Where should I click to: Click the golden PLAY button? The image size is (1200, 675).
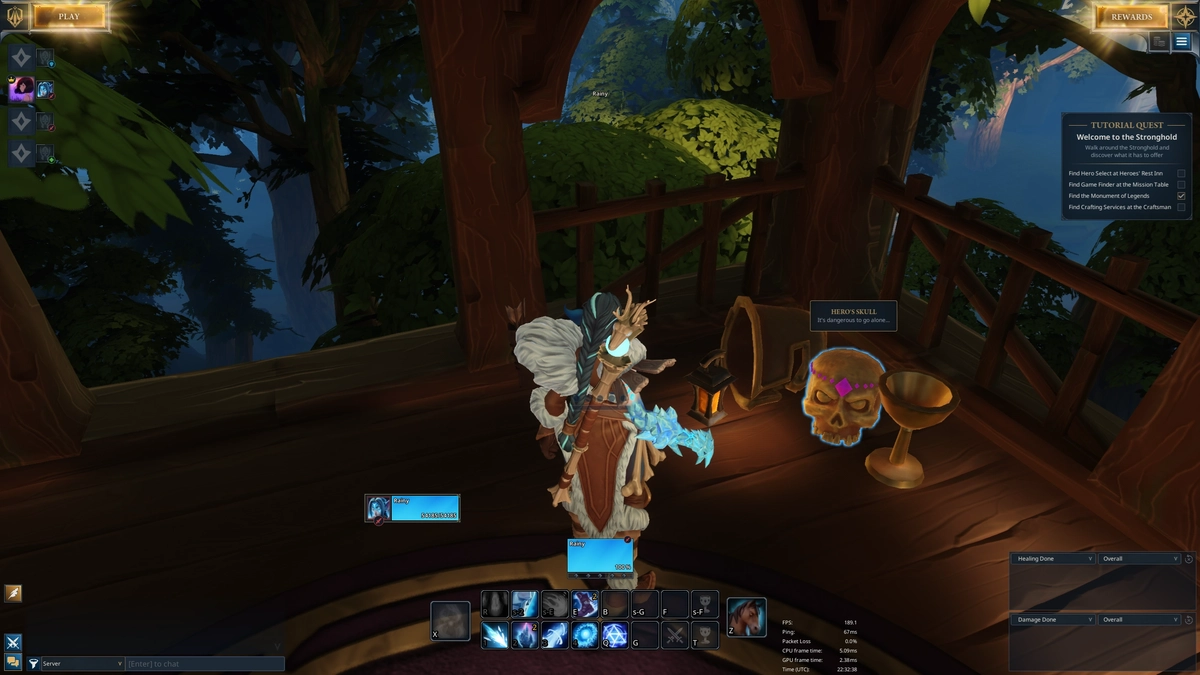click(x=69, y=16)
